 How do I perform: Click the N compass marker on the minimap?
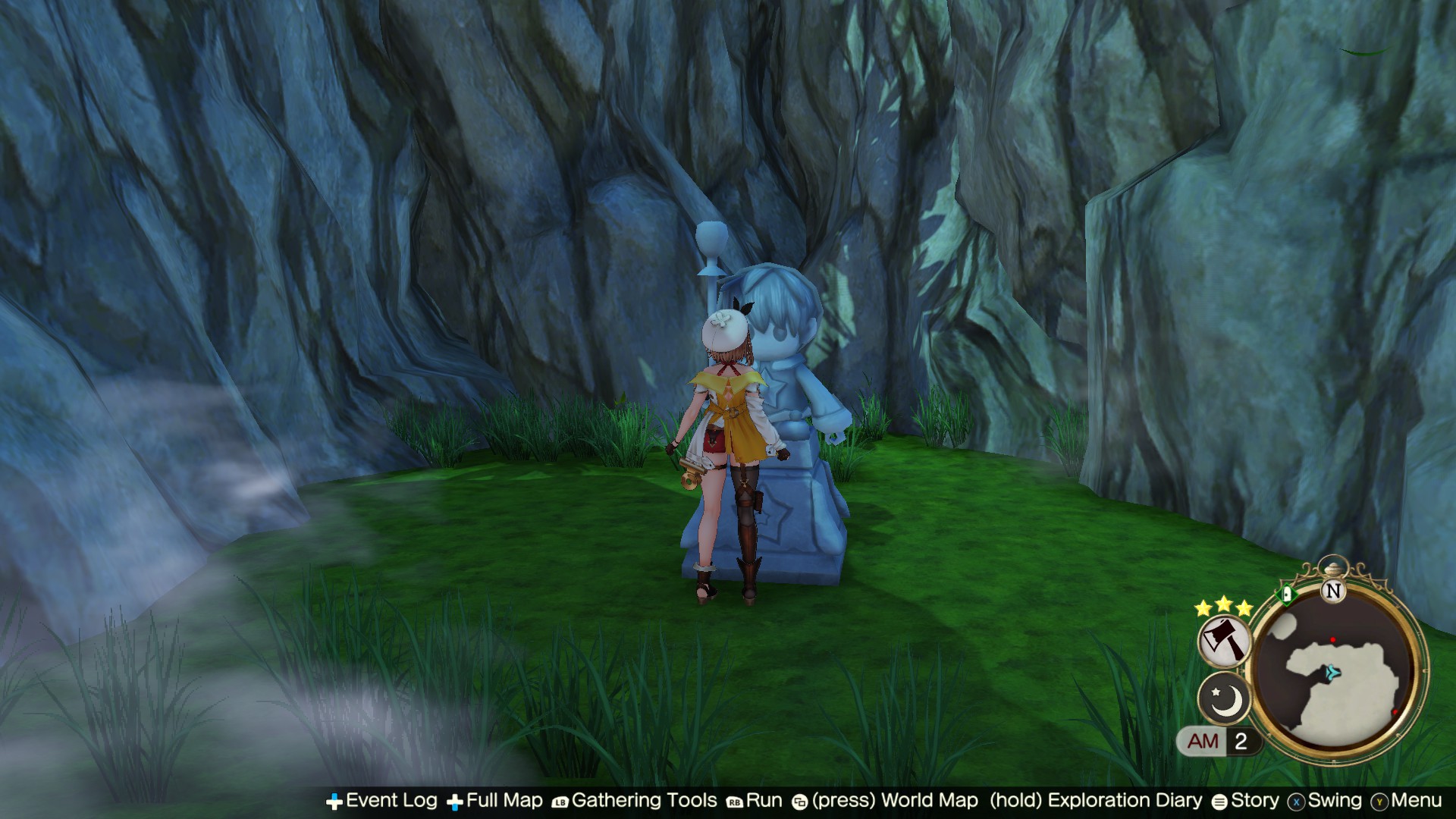1333,590
